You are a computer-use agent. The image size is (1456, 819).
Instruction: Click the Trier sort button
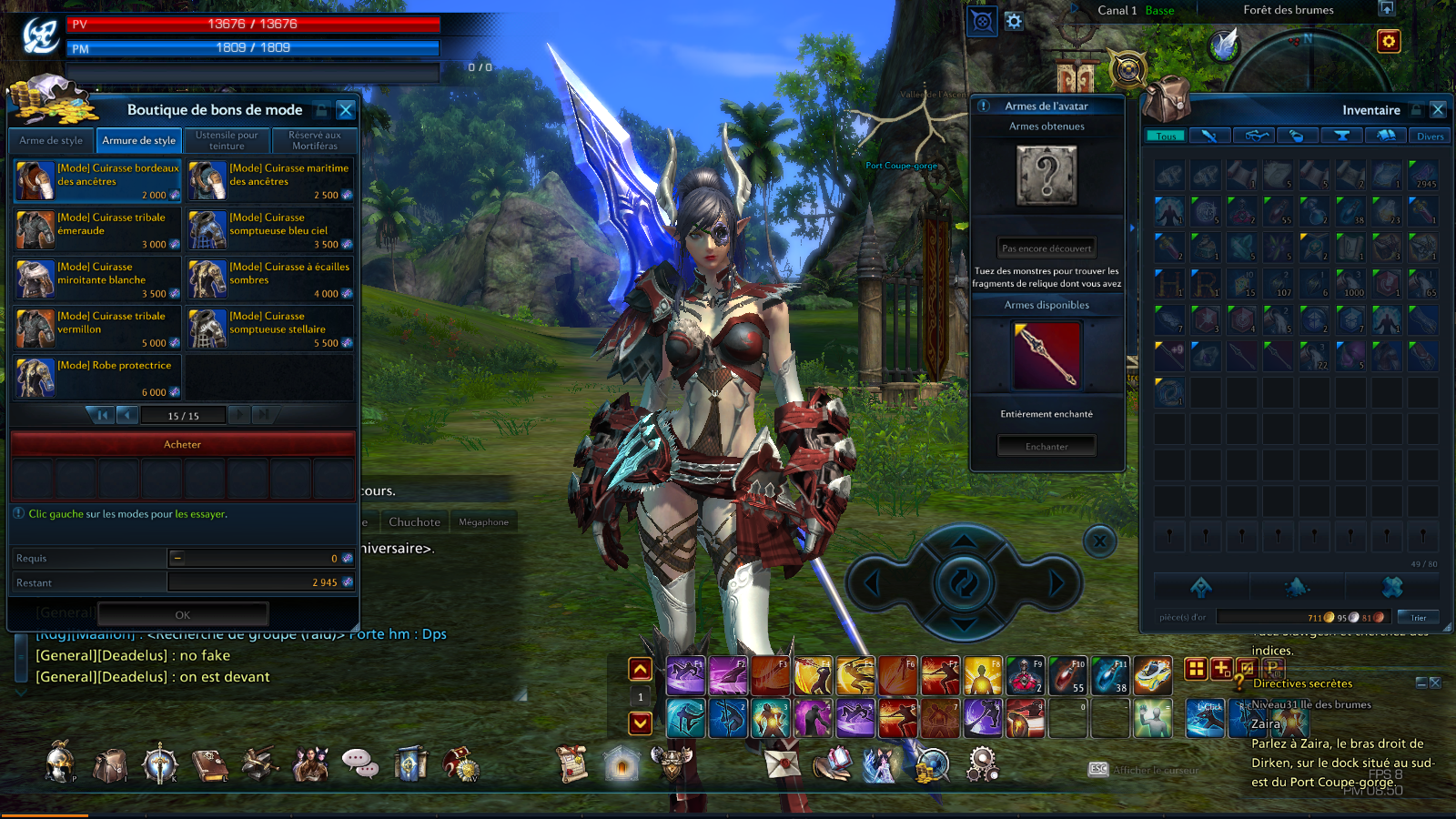1418,617
